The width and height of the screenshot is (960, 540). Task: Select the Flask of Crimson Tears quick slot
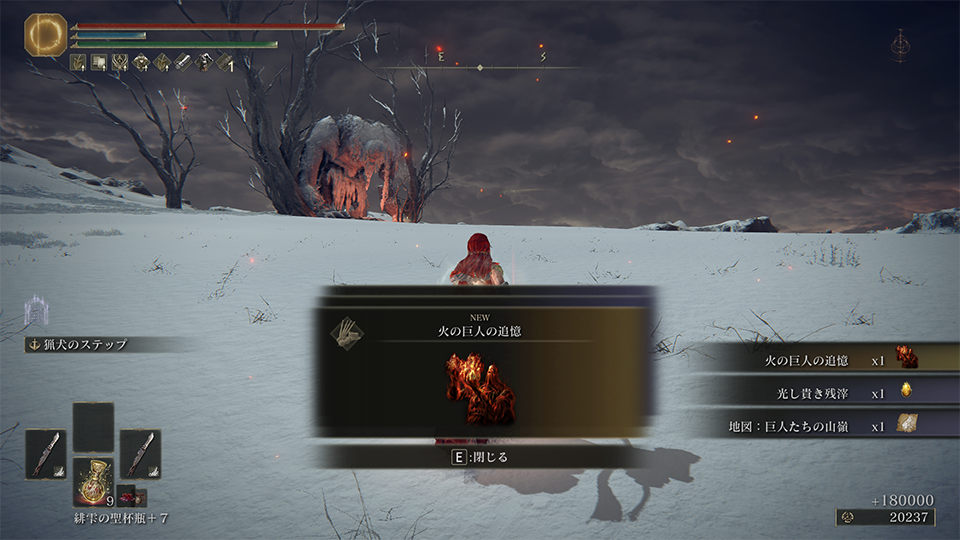pos(94,479)
